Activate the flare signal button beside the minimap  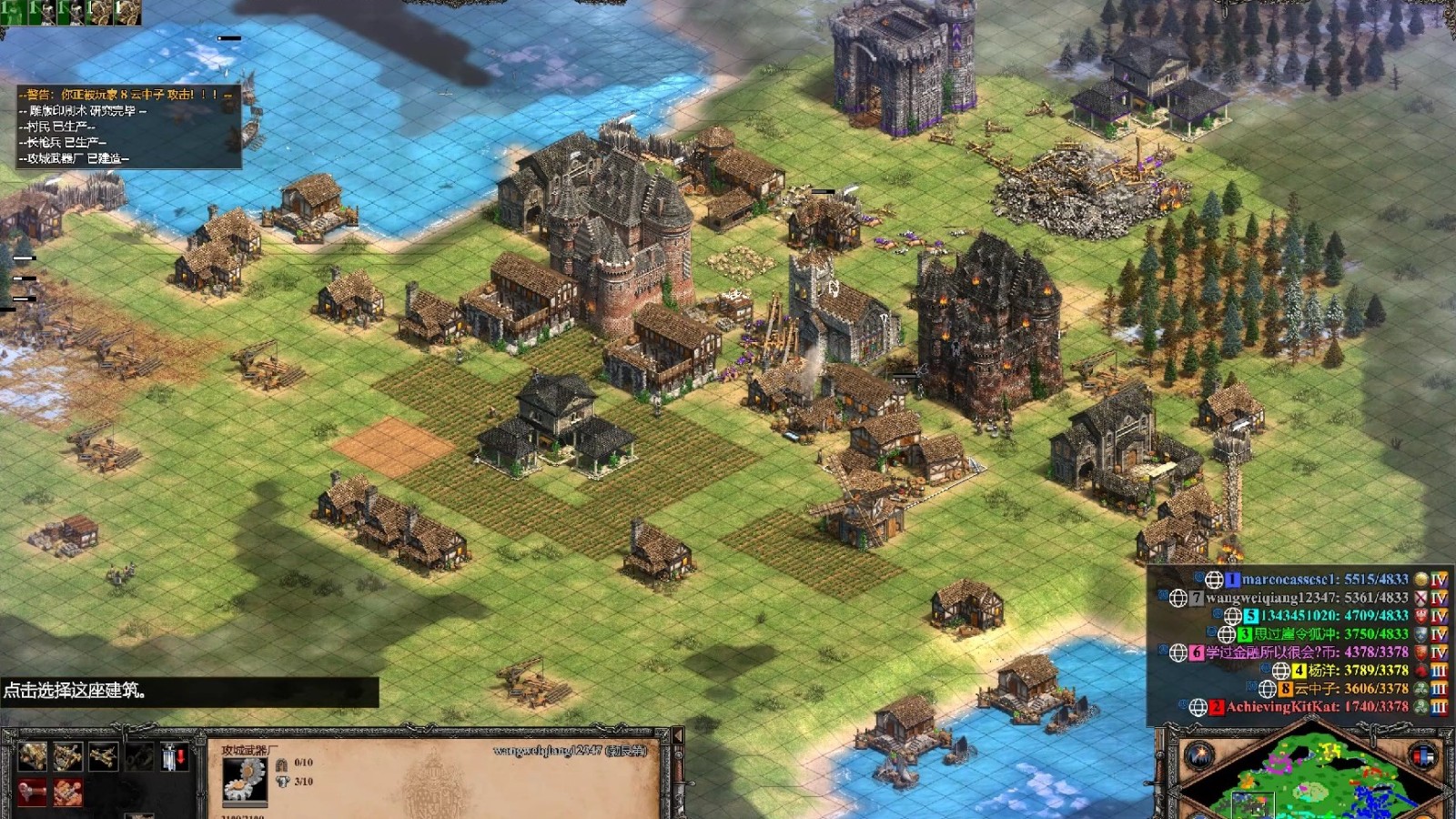click(x=1198, y=754)
